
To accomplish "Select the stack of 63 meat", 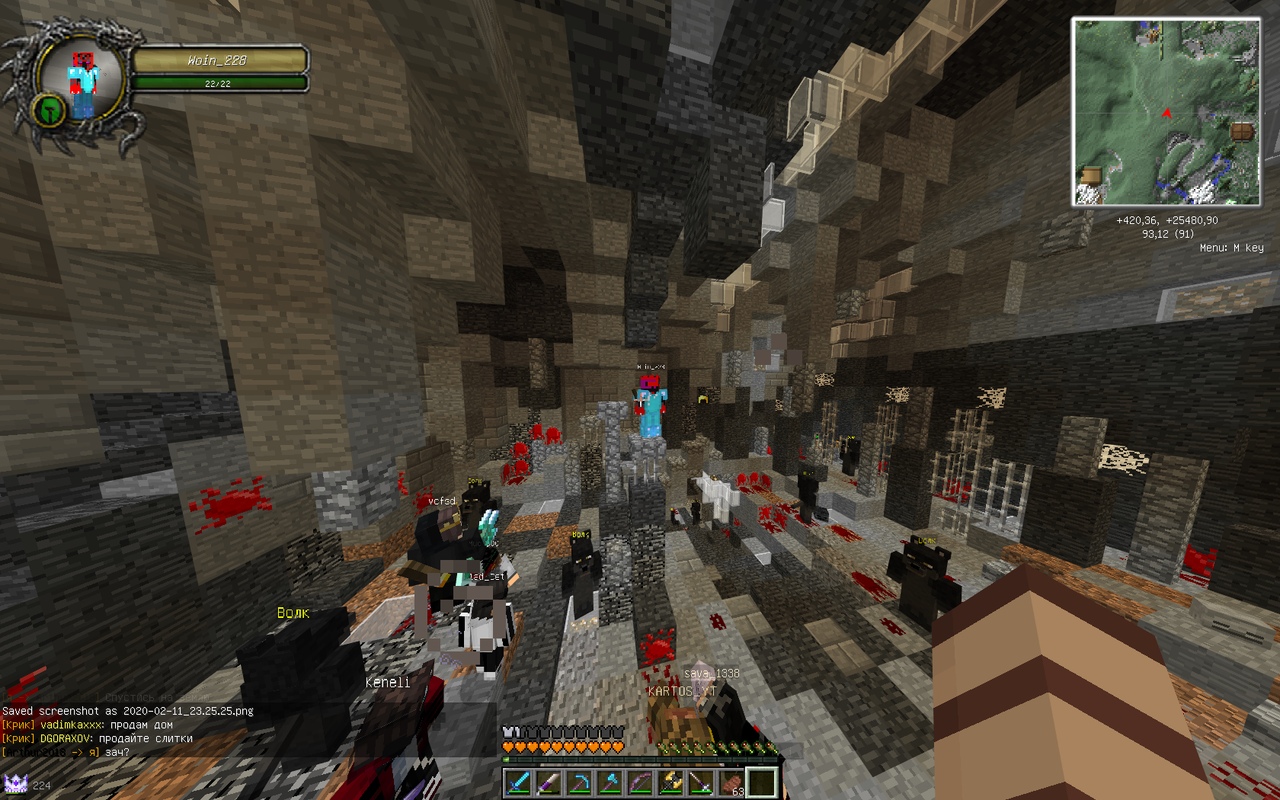I will click(x=732, y=782).
